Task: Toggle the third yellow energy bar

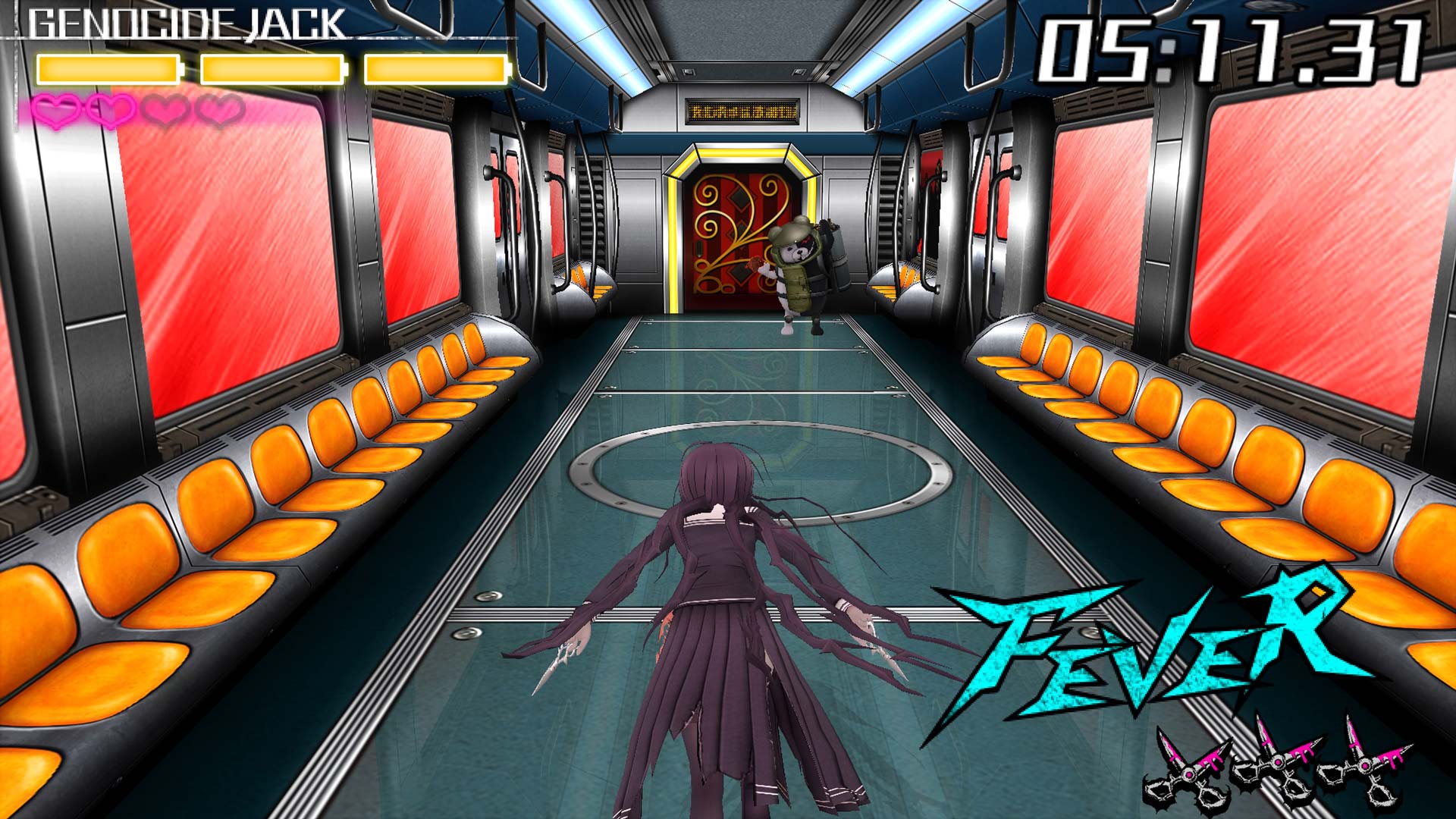Action: coord(435,68)
